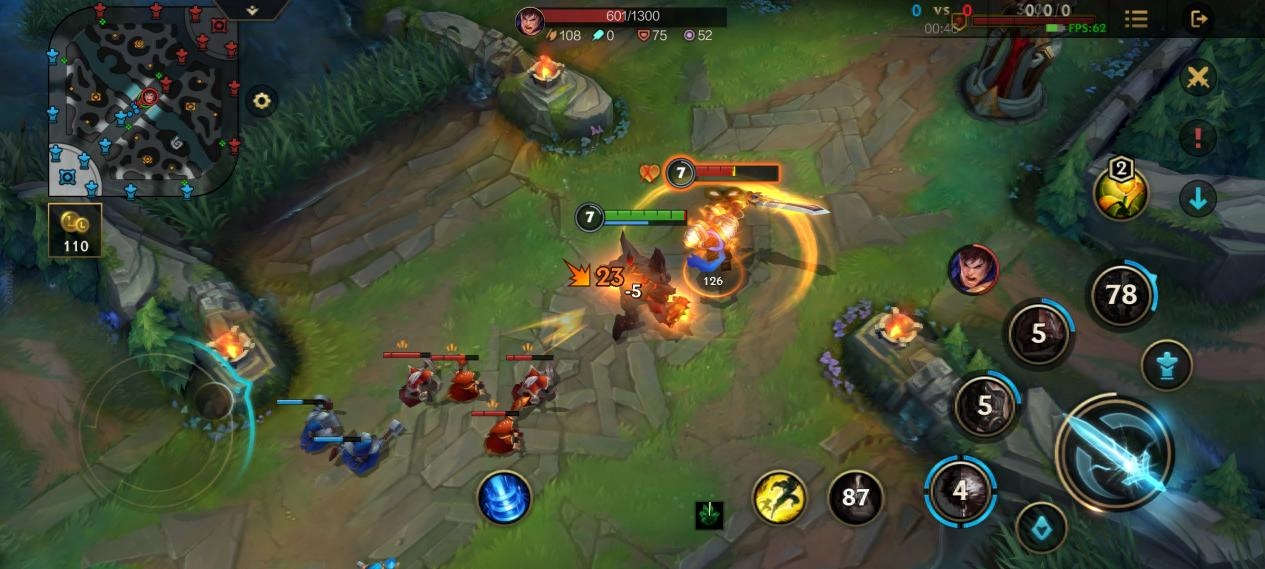Screen dimensions: 1265x569
Task: Select the minion-target attack button
Action: [1040, 526]
